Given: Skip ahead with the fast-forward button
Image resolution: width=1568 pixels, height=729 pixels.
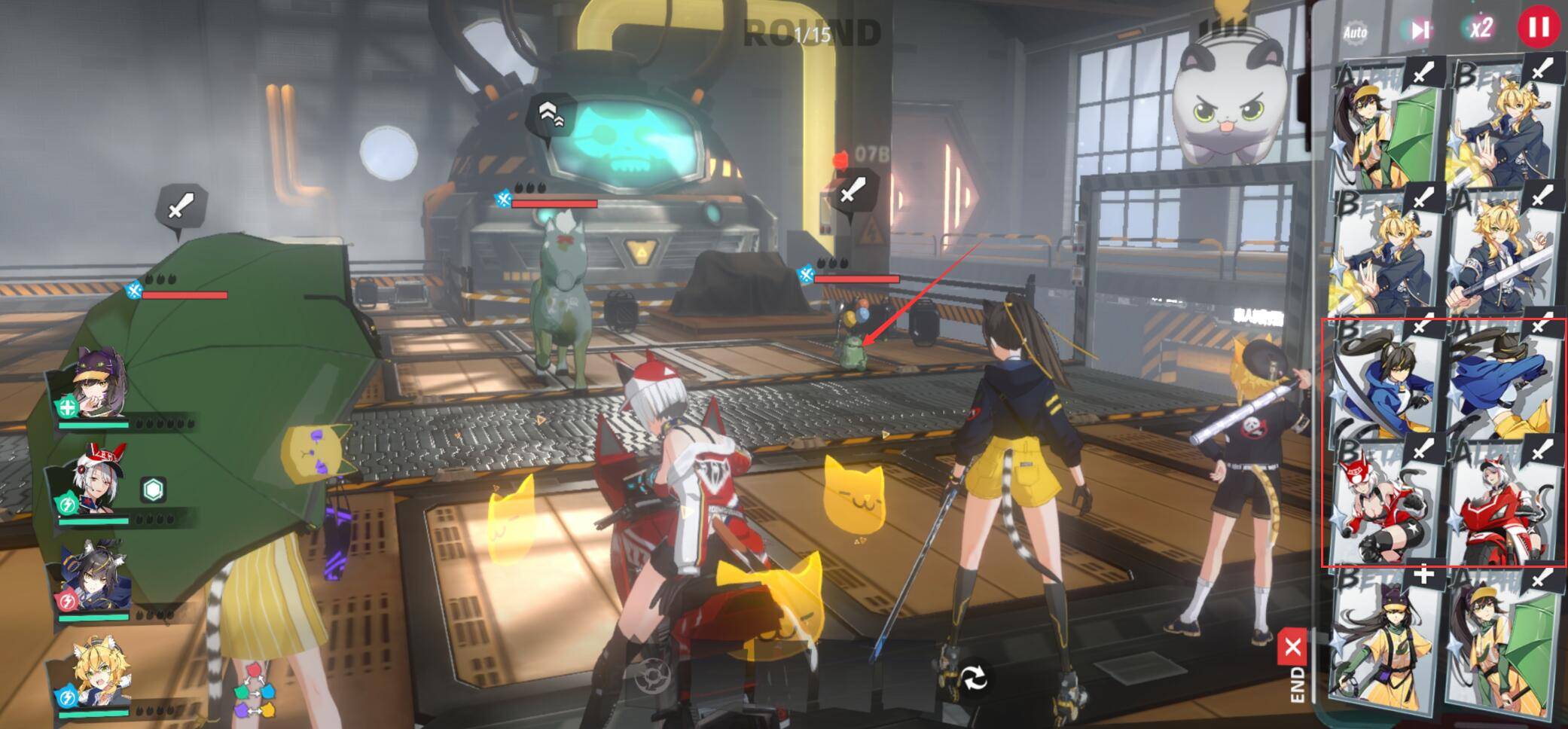Looking at the screenshot, I should point(1420,30).
